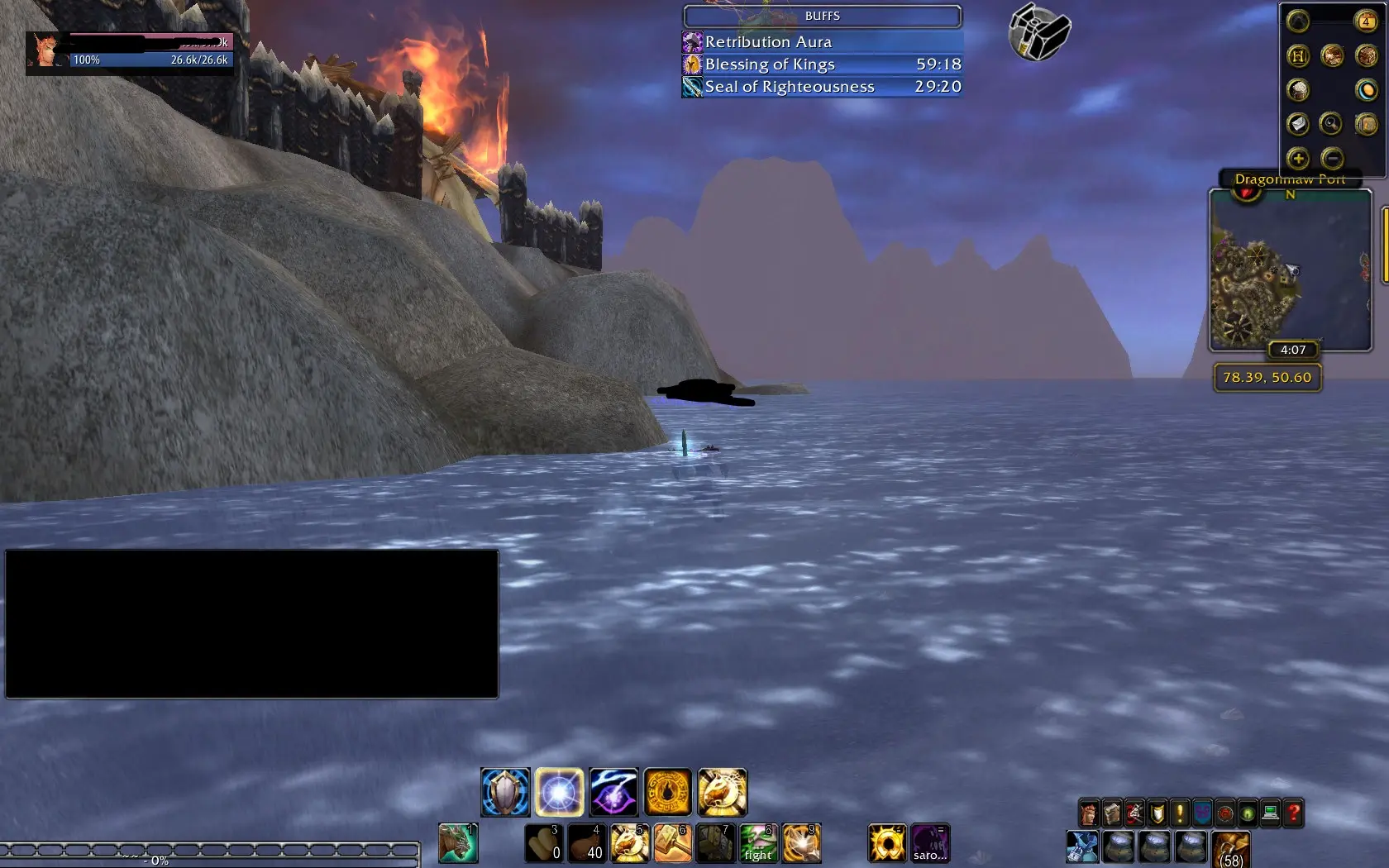
Task: Open the main backpack with 58 free slots
Action: (1231, 849)
